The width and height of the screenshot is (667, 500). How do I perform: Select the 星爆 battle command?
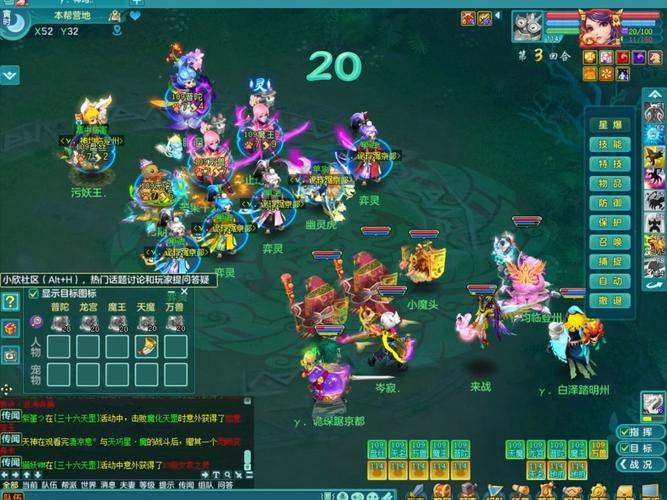point(610,125)
